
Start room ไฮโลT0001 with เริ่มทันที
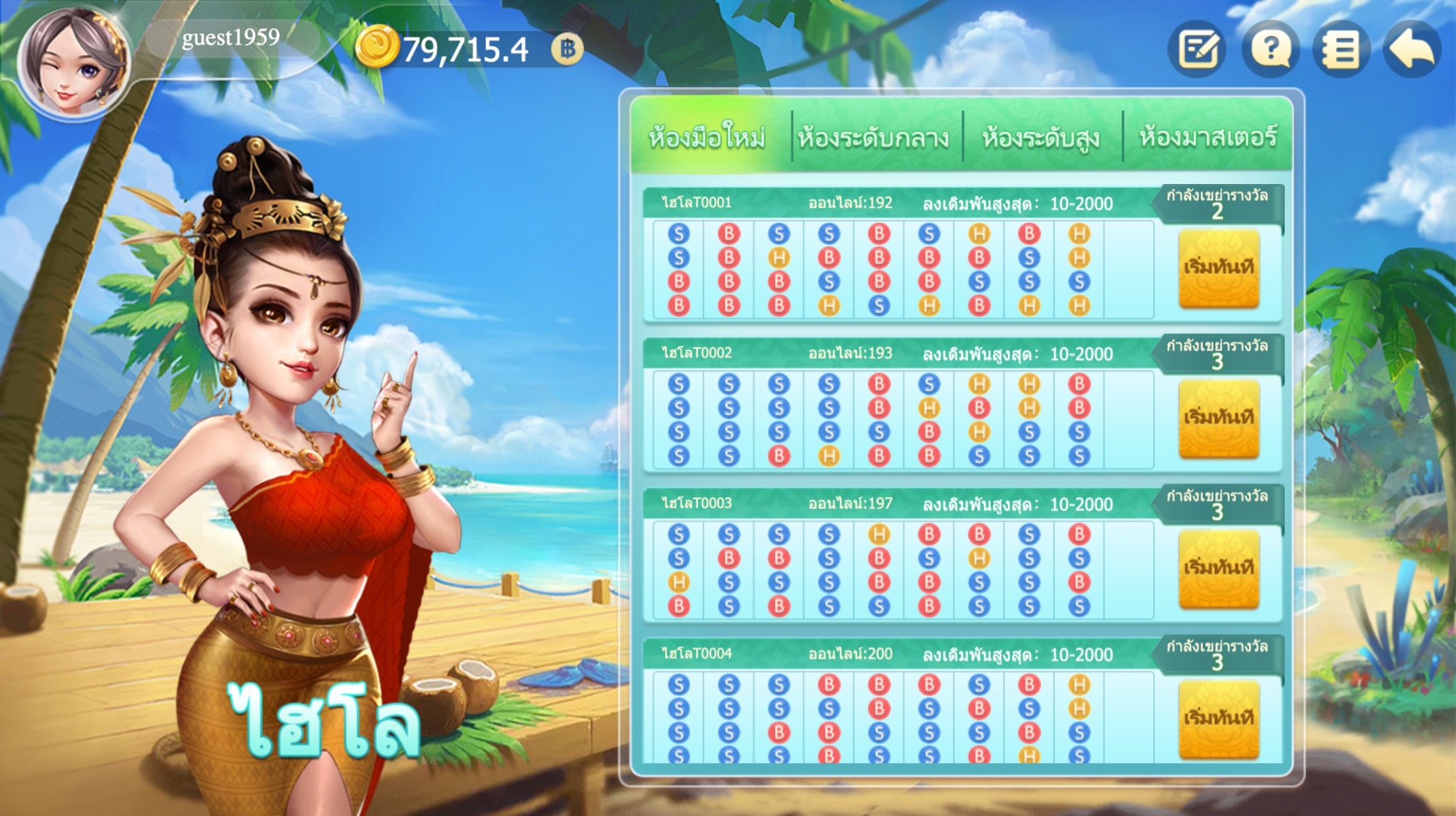[x=1218, y=268]
